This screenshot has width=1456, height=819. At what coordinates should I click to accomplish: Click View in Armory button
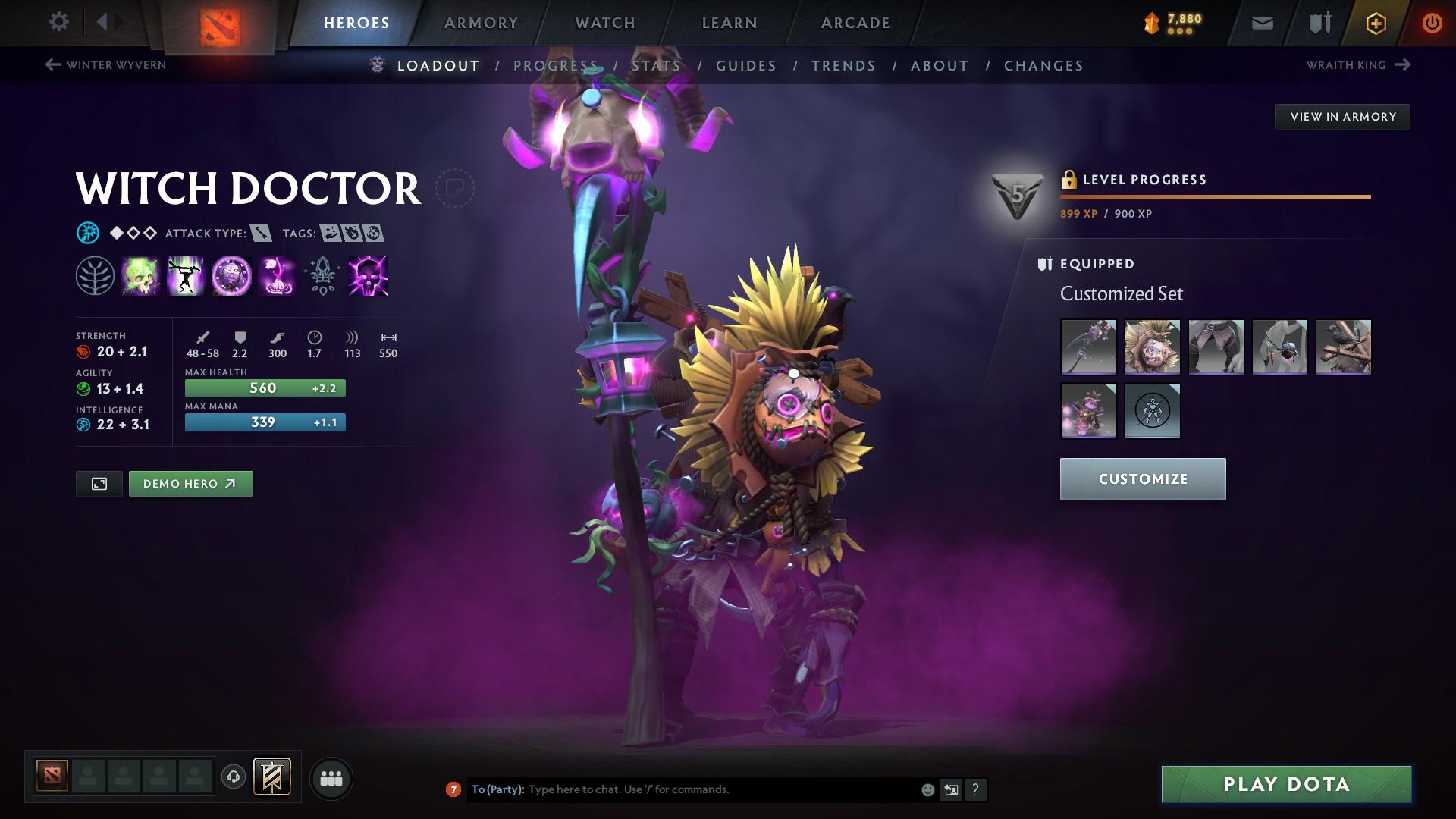pyautogui.click(x=1342, y=117)
